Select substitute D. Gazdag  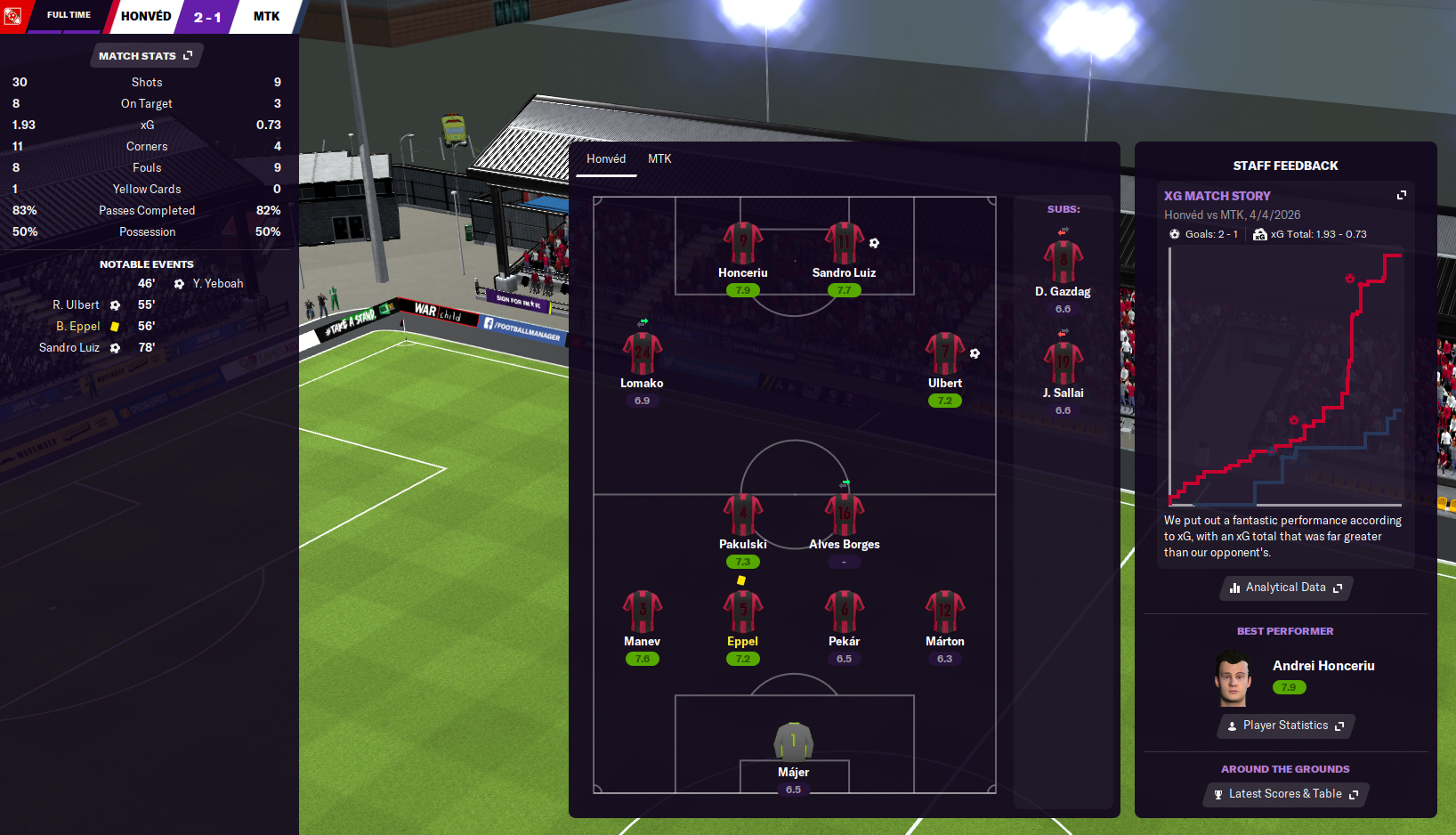click(1063, 263)
